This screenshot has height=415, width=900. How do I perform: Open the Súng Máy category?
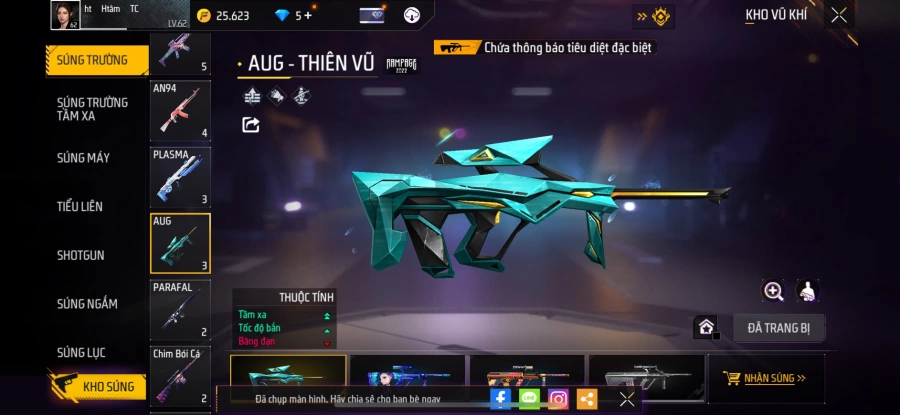click(84, 158)
